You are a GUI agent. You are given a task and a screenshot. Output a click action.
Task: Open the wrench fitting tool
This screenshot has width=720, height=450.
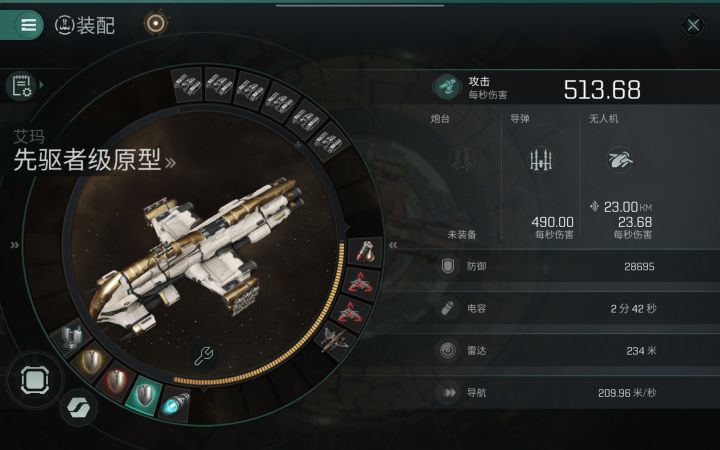click(x=203, y=355)
